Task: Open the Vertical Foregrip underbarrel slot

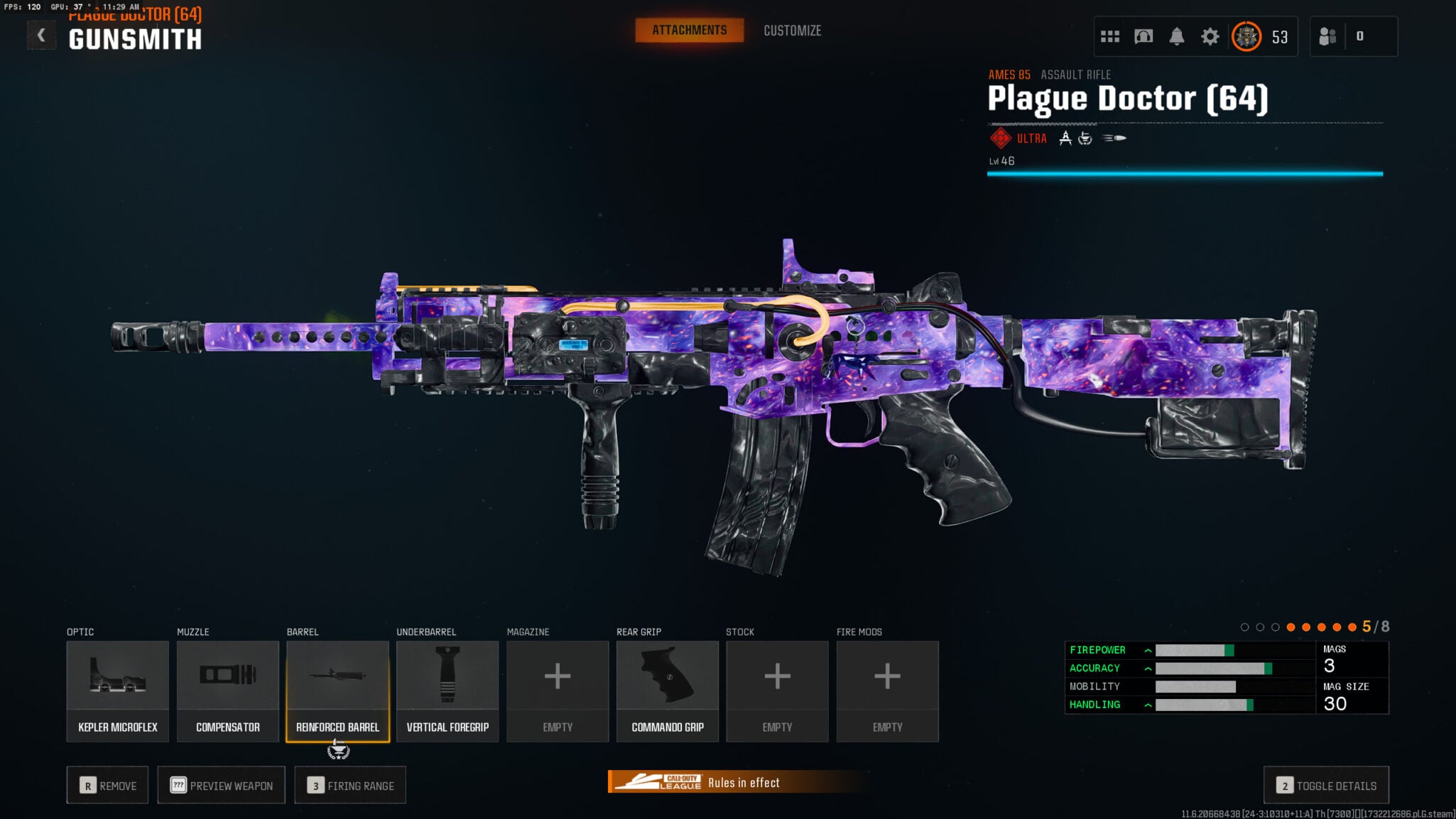Action: coord(447,690)
